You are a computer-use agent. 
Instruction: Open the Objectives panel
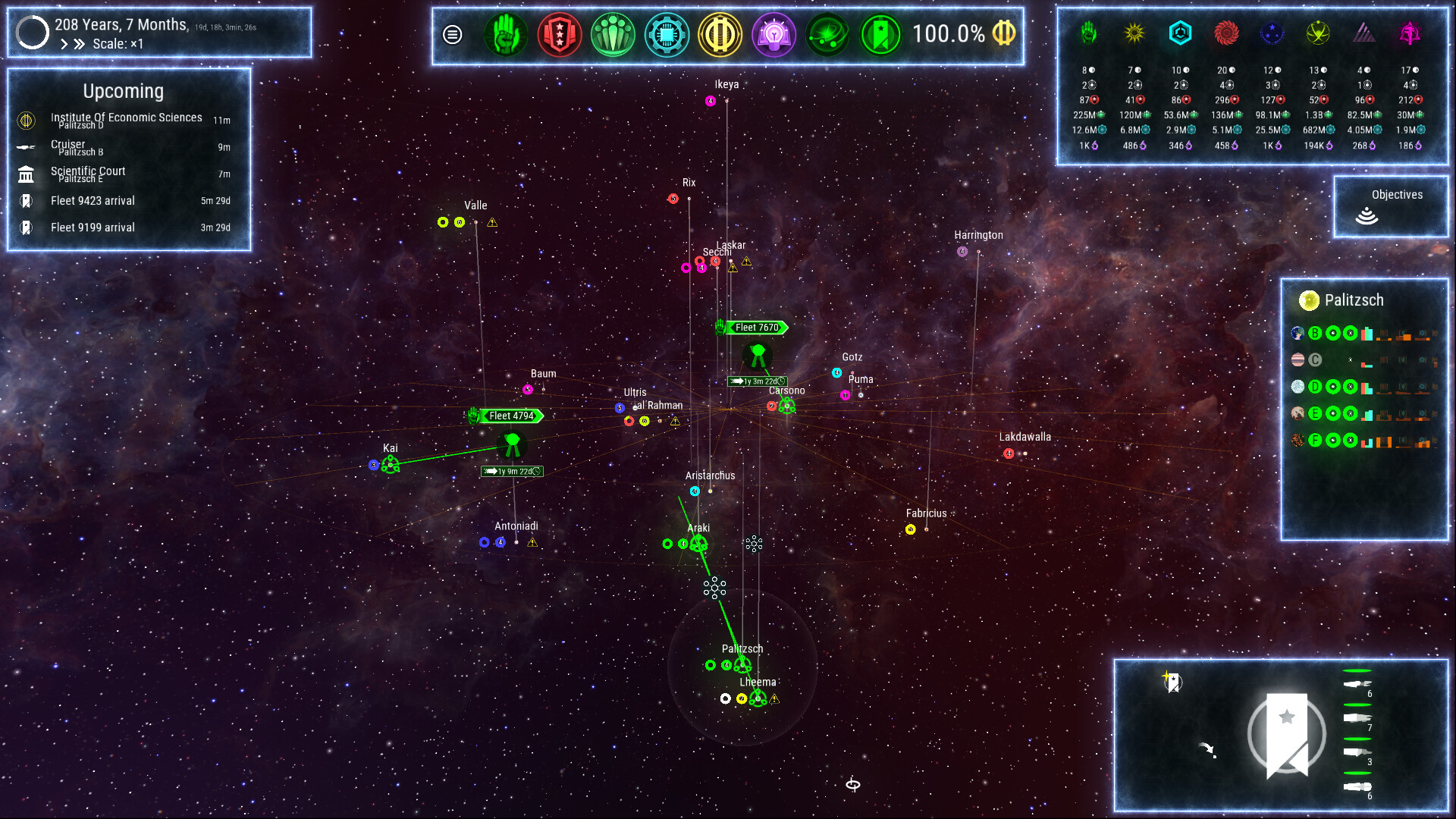pos(1391,206)
